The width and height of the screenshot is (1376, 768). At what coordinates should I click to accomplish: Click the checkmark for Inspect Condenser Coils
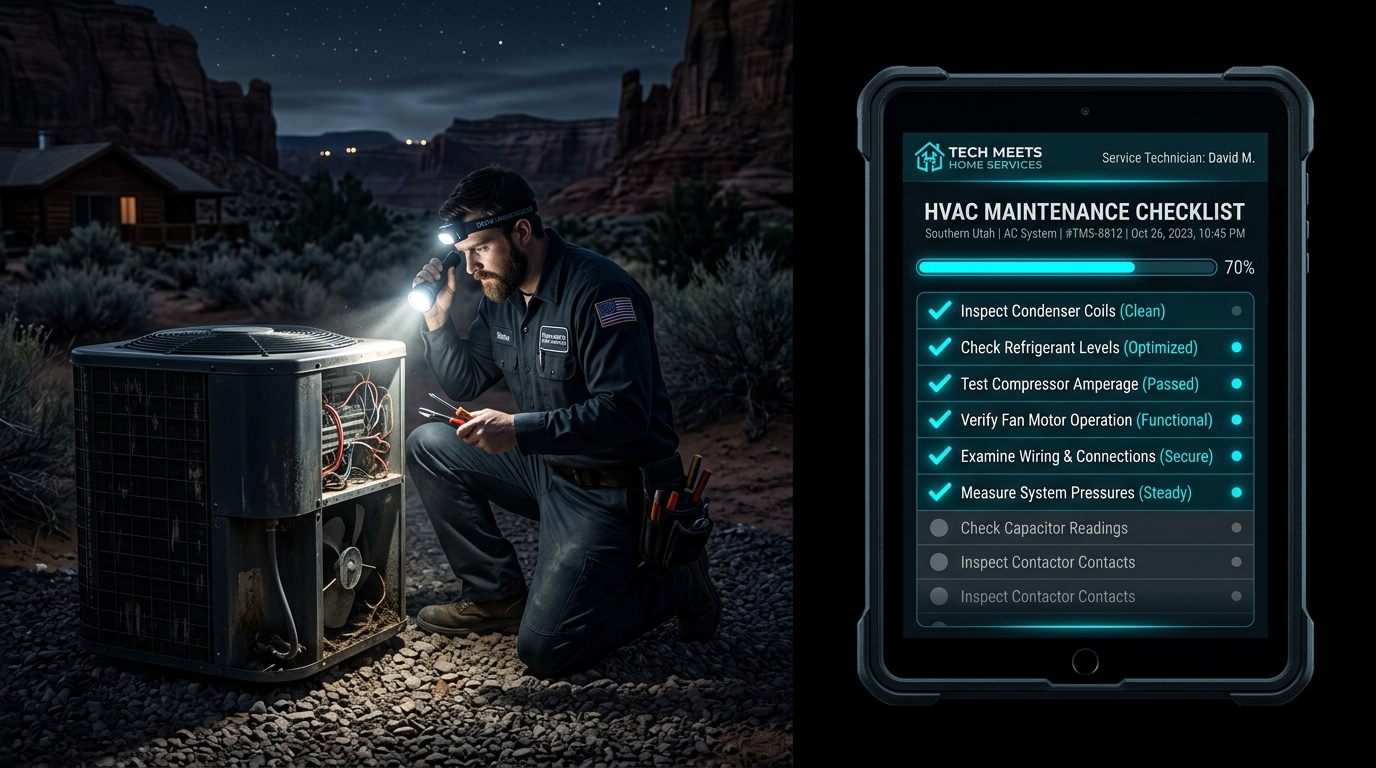pos(938,310)
